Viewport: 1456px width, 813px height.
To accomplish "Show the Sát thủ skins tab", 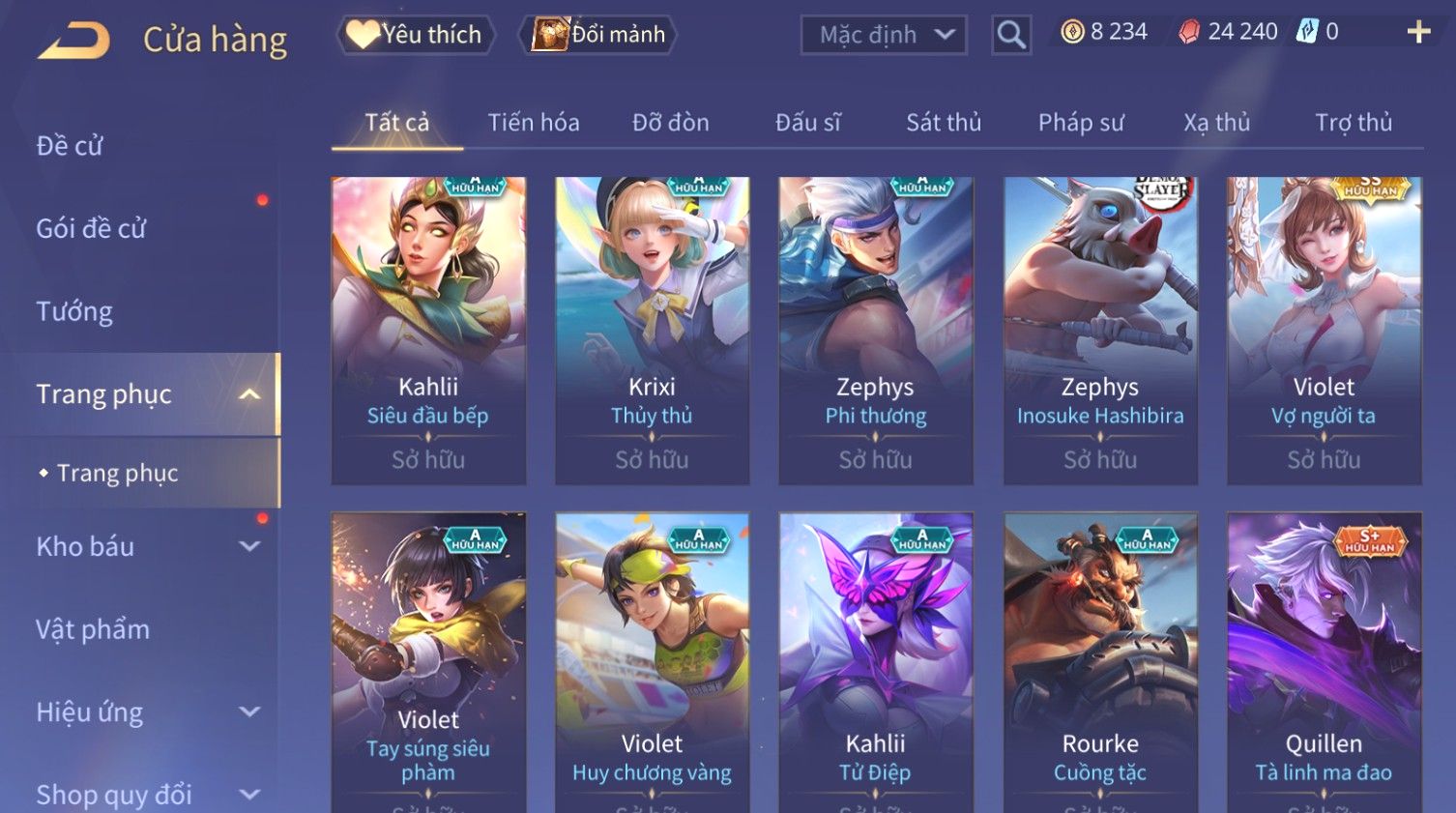I will [944, 123].
